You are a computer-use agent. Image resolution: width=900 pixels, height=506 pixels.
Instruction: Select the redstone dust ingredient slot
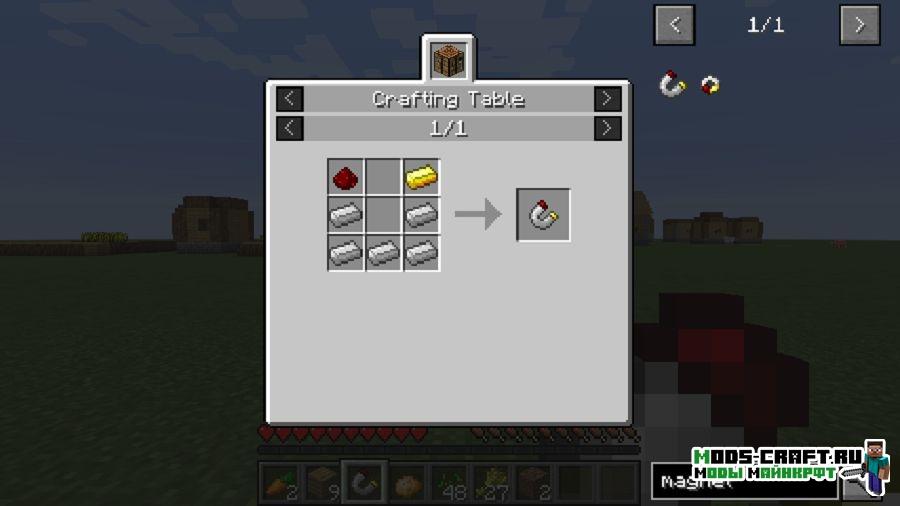tap(346, 177)
